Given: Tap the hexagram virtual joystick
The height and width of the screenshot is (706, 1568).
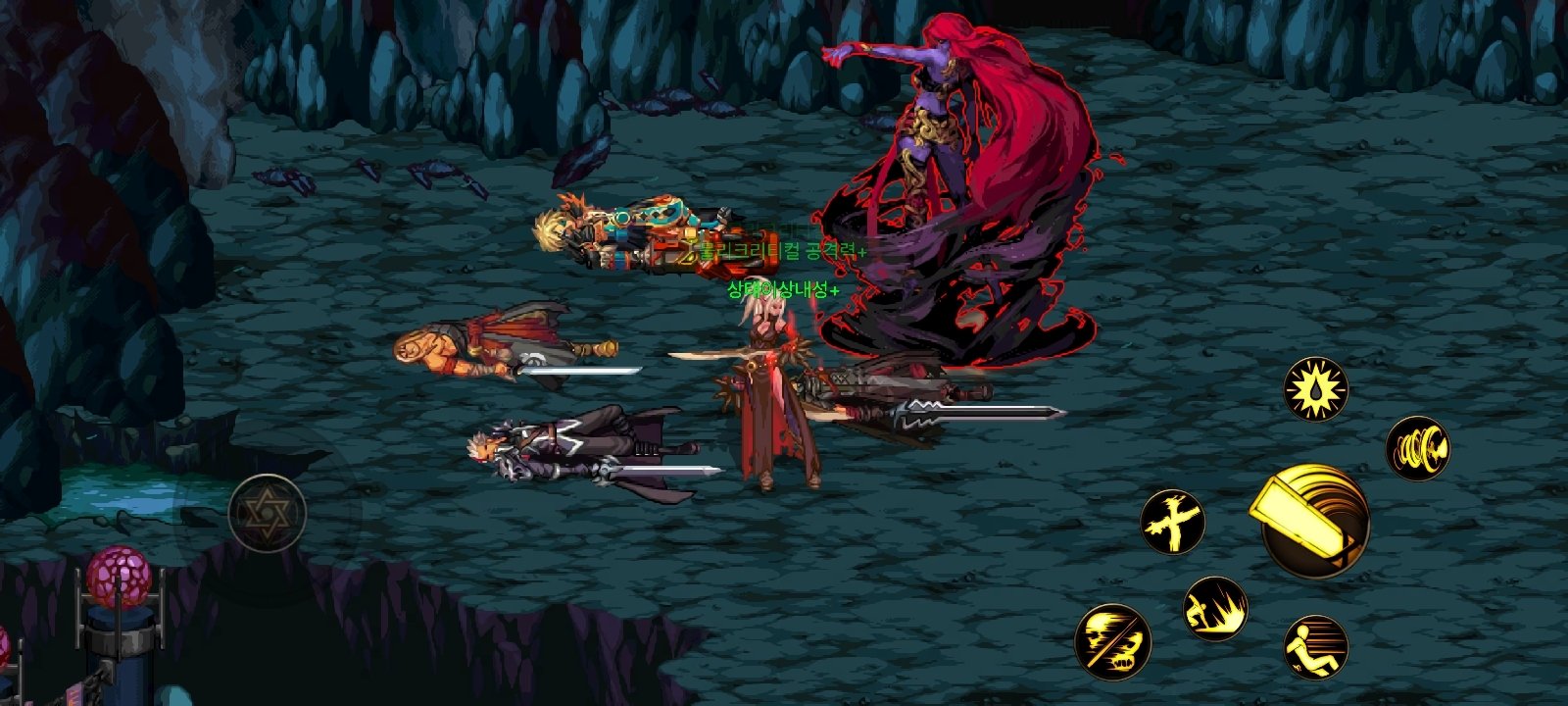Looking at the screenshot, I should [268, 510].
